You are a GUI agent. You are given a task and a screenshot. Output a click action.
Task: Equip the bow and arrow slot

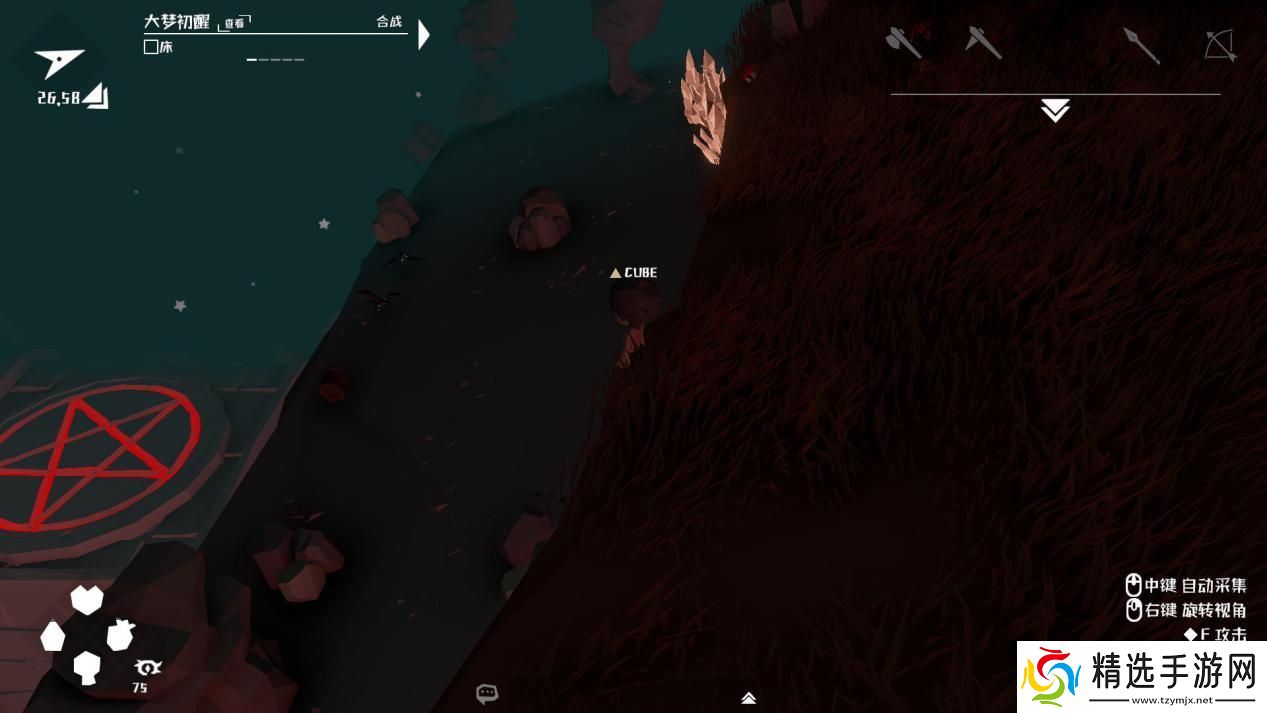(x=1220, y=45)
